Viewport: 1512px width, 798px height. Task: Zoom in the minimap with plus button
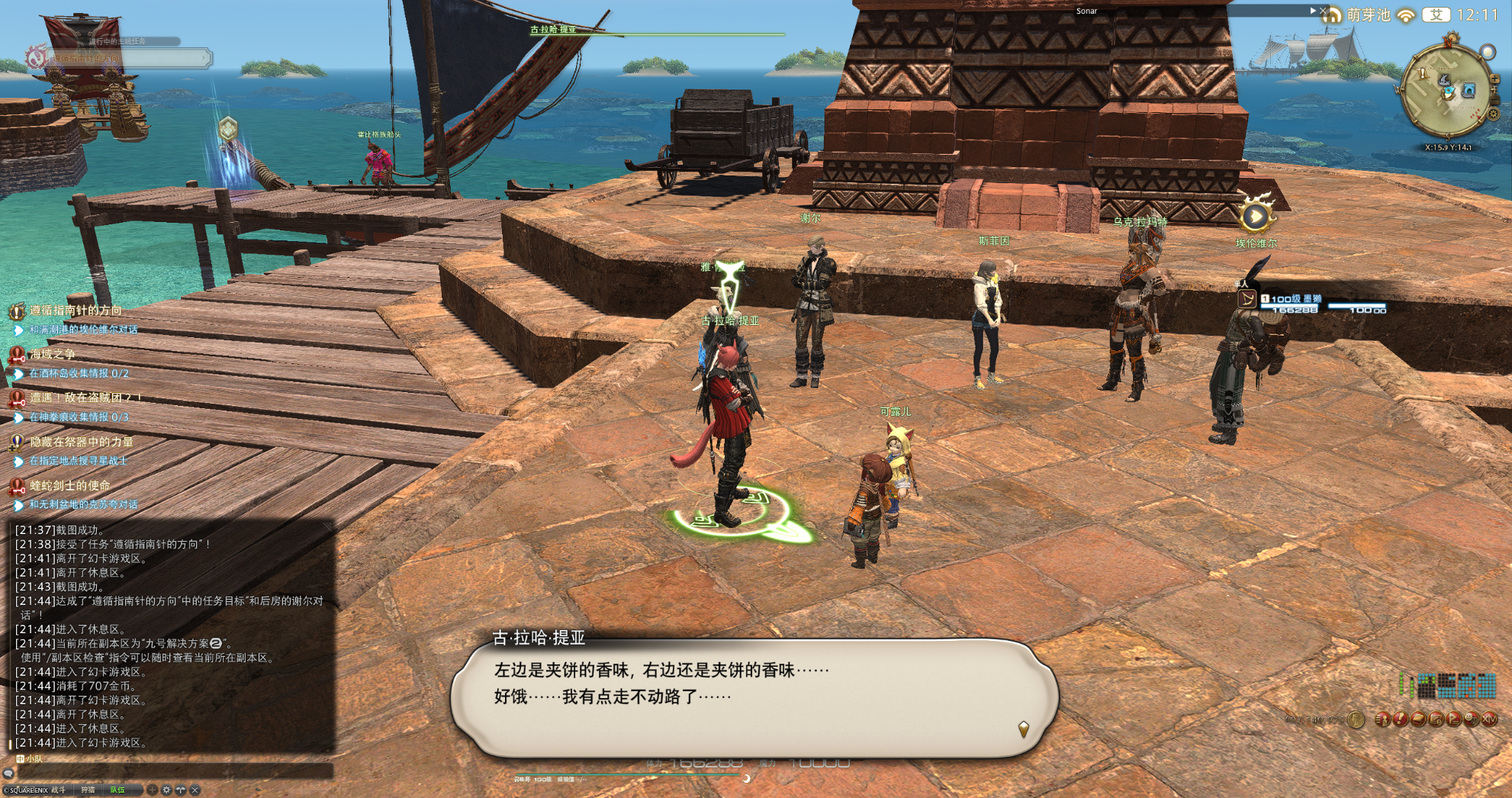click(x=1494, y=80)
